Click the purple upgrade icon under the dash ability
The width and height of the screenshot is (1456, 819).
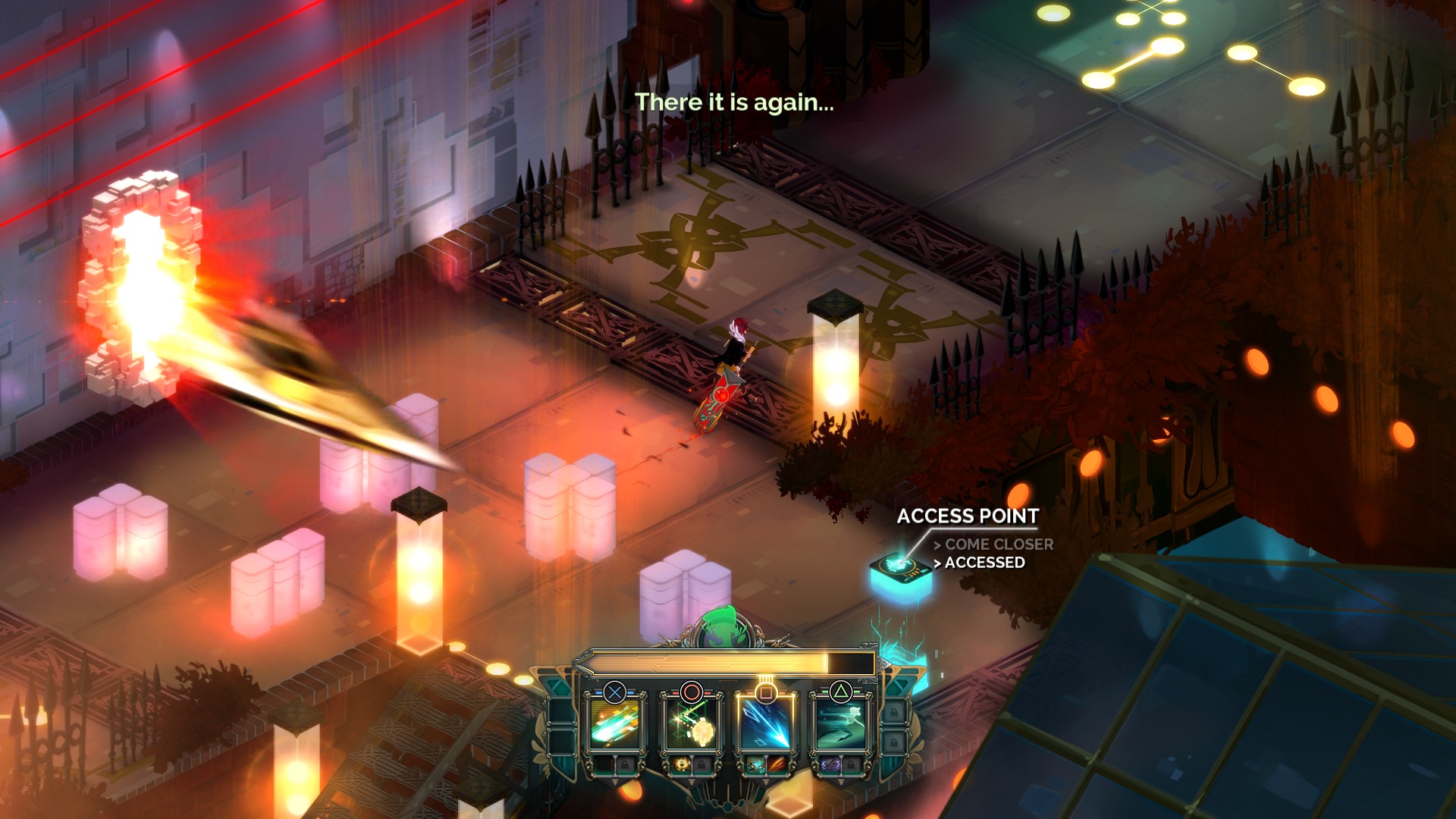[x=830, y=764]
